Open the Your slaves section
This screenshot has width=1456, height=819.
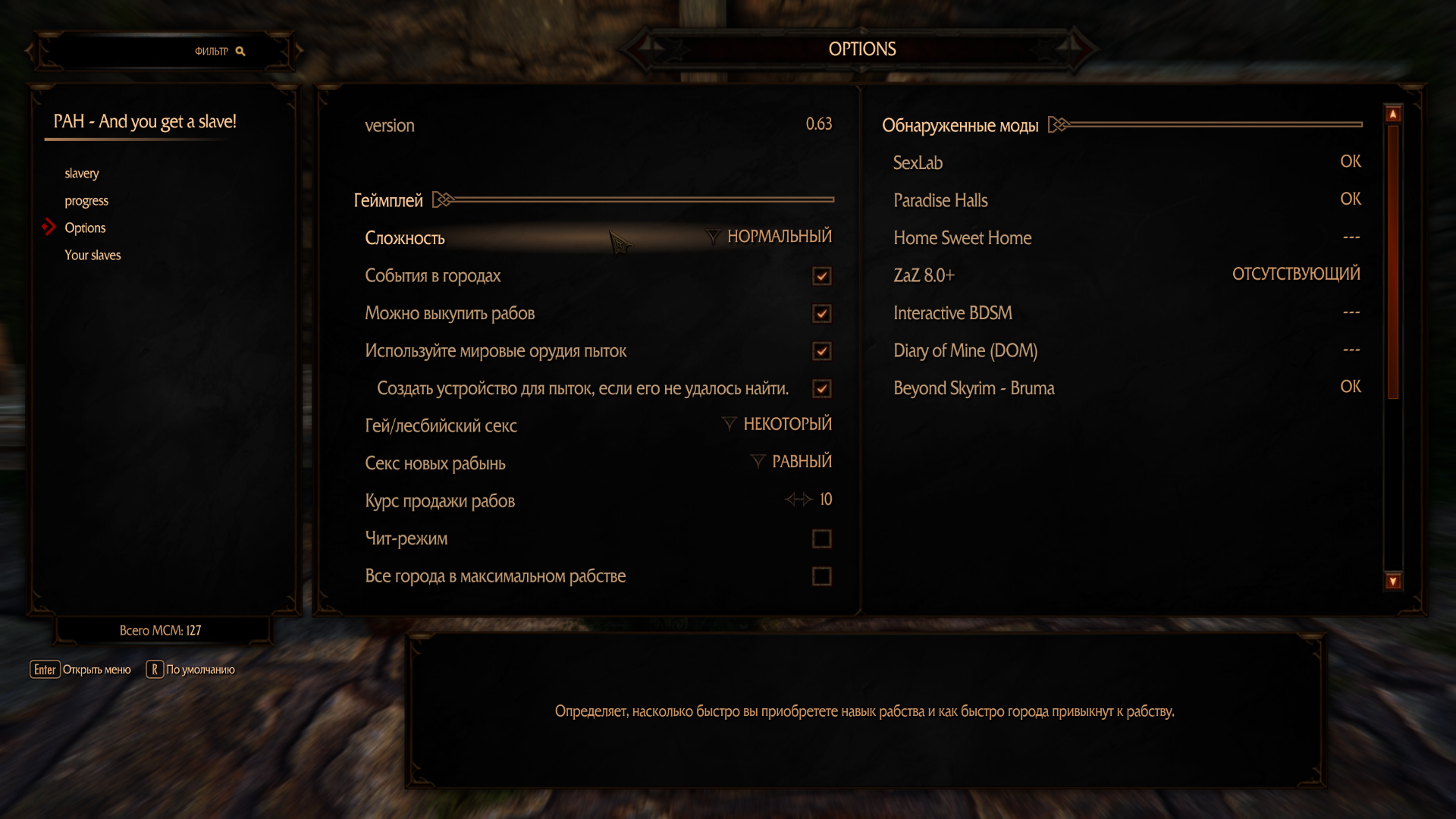(x=93, y=255)
